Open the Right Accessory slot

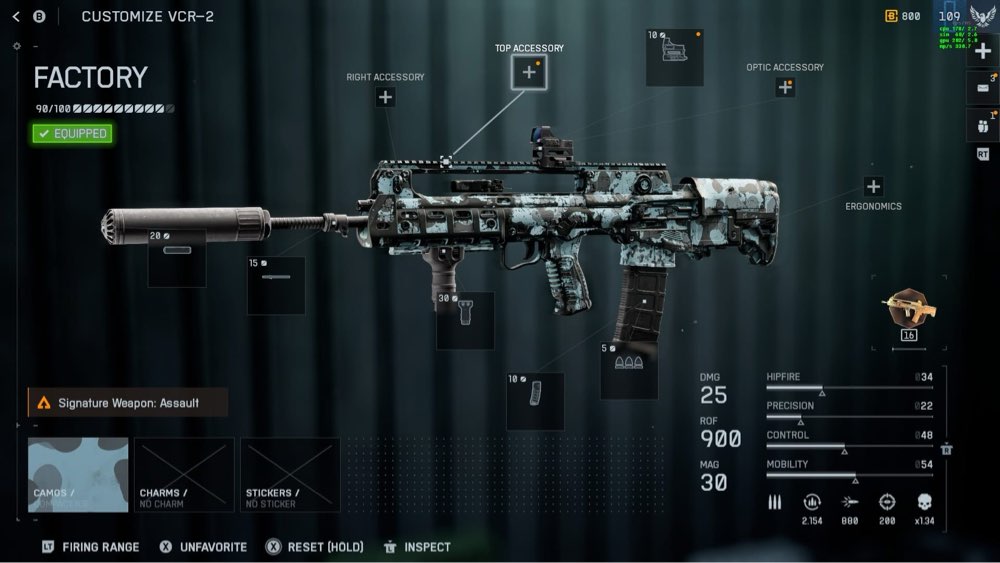(385, 97)
